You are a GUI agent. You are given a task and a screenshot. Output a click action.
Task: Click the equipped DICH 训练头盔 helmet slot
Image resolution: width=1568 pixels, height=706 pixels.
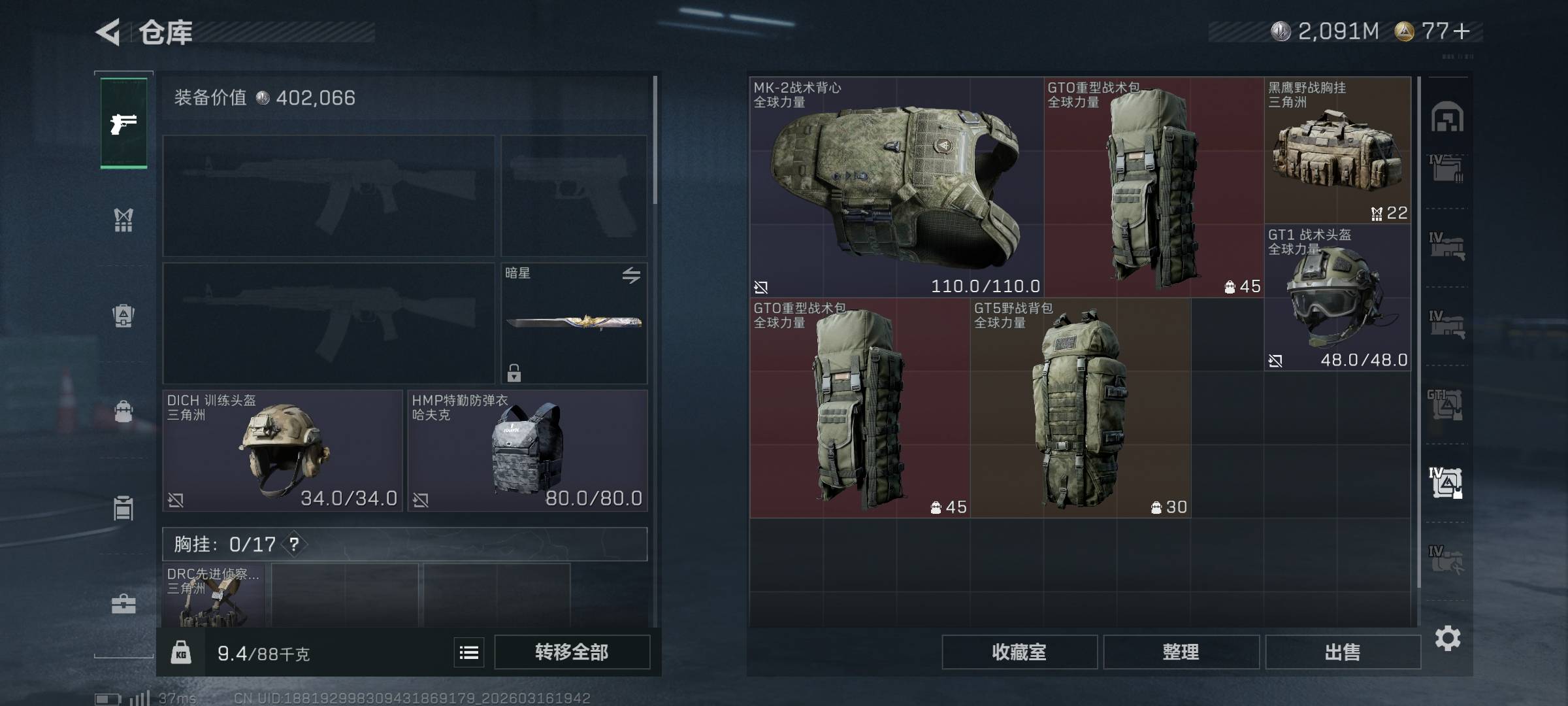282,451
